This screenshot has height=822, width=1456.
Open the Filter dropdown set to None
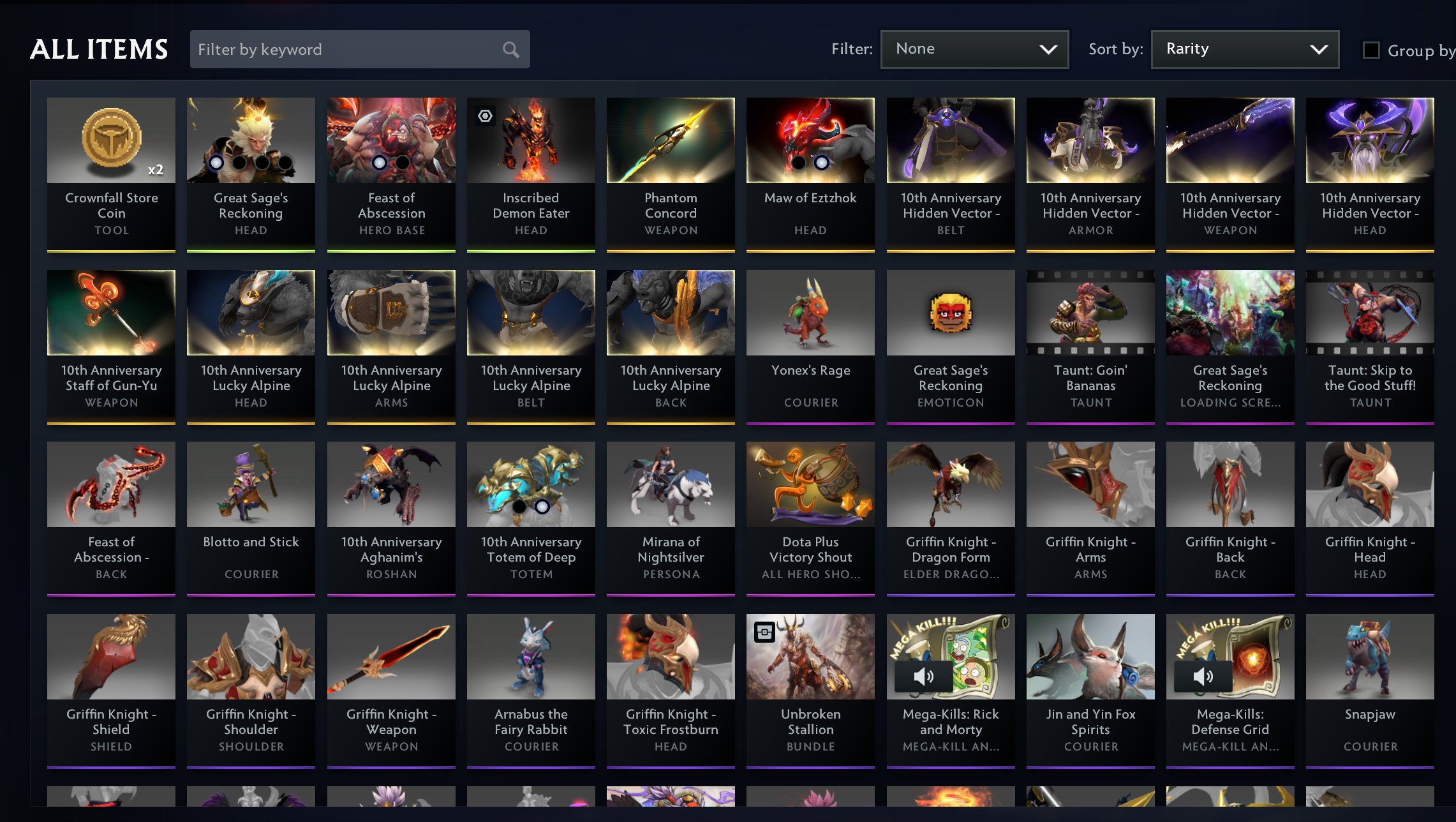[x=974, y=49]
